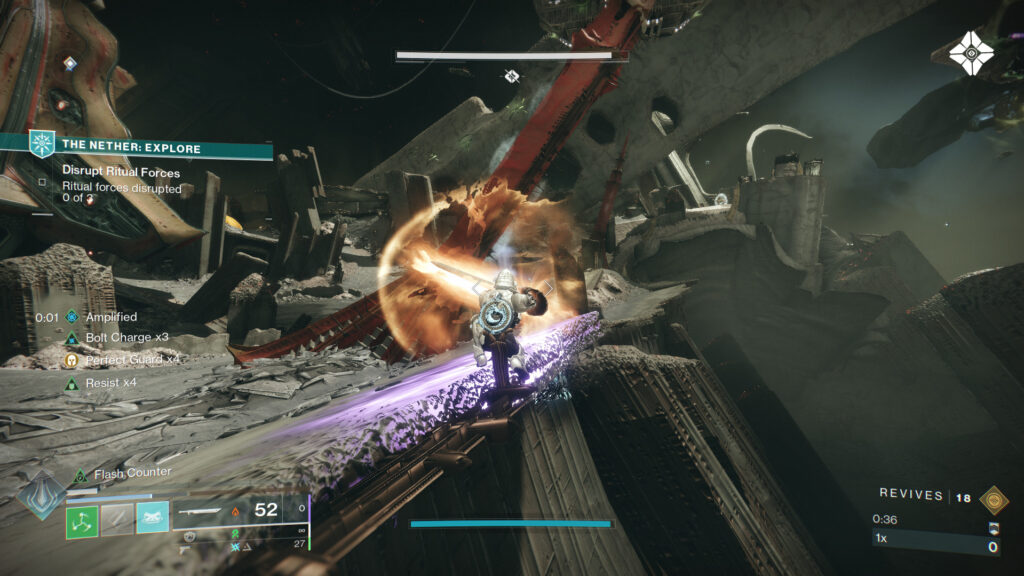Activate the diamond super ability icon
The width and height of the screenshot is (1024, 576).
tap(42, 497)
